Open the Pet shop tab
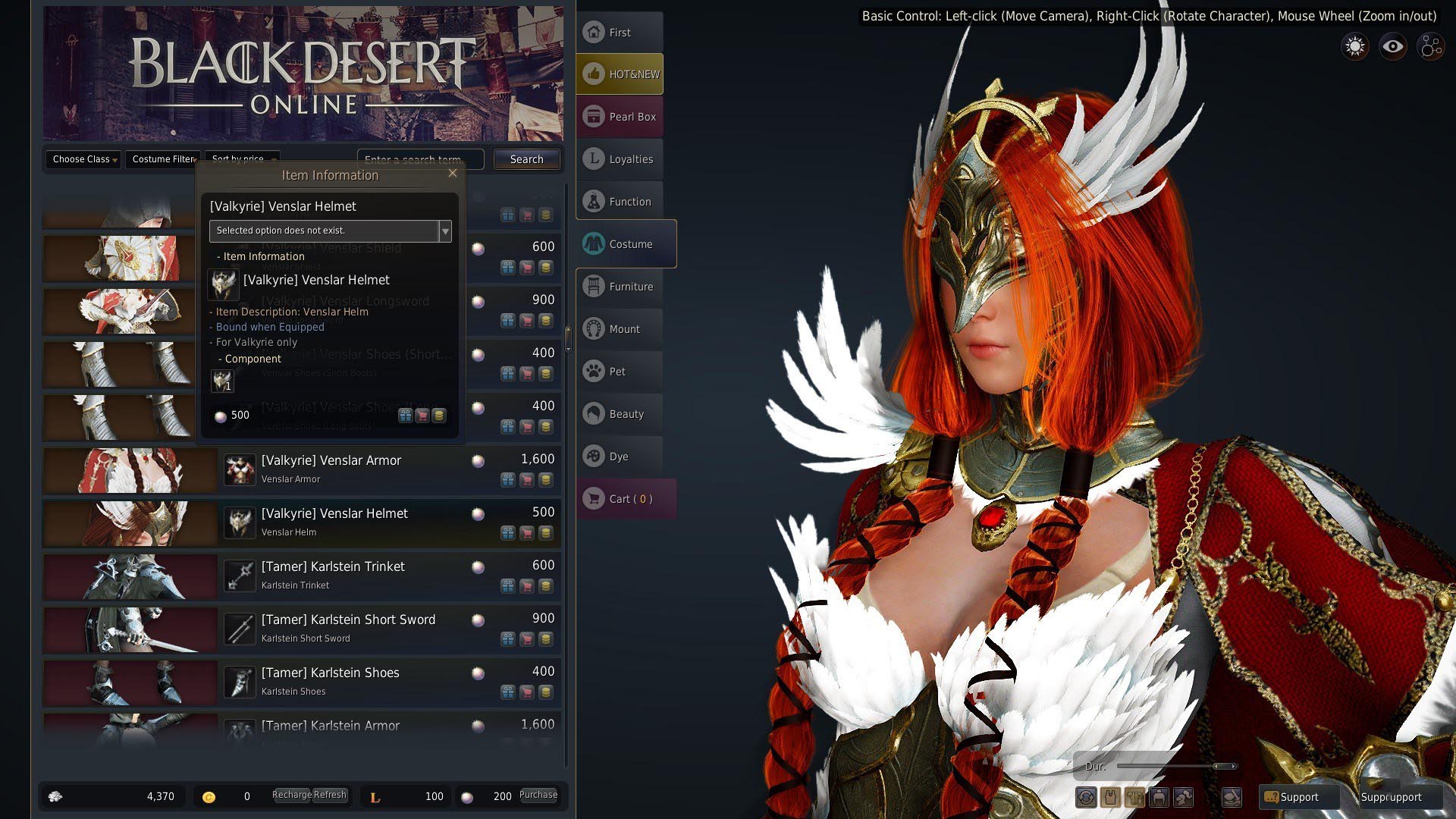The width and height of the screenshot is (1456, 819). pos(620,372)
